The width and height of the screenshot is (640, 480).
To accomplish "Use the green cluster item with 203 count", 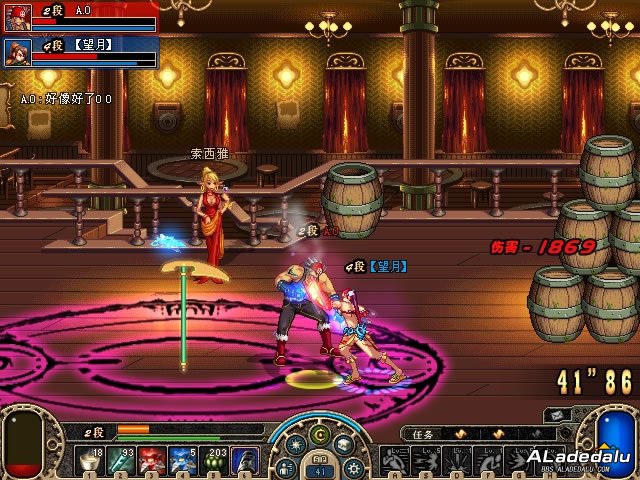I will [215, 461].
